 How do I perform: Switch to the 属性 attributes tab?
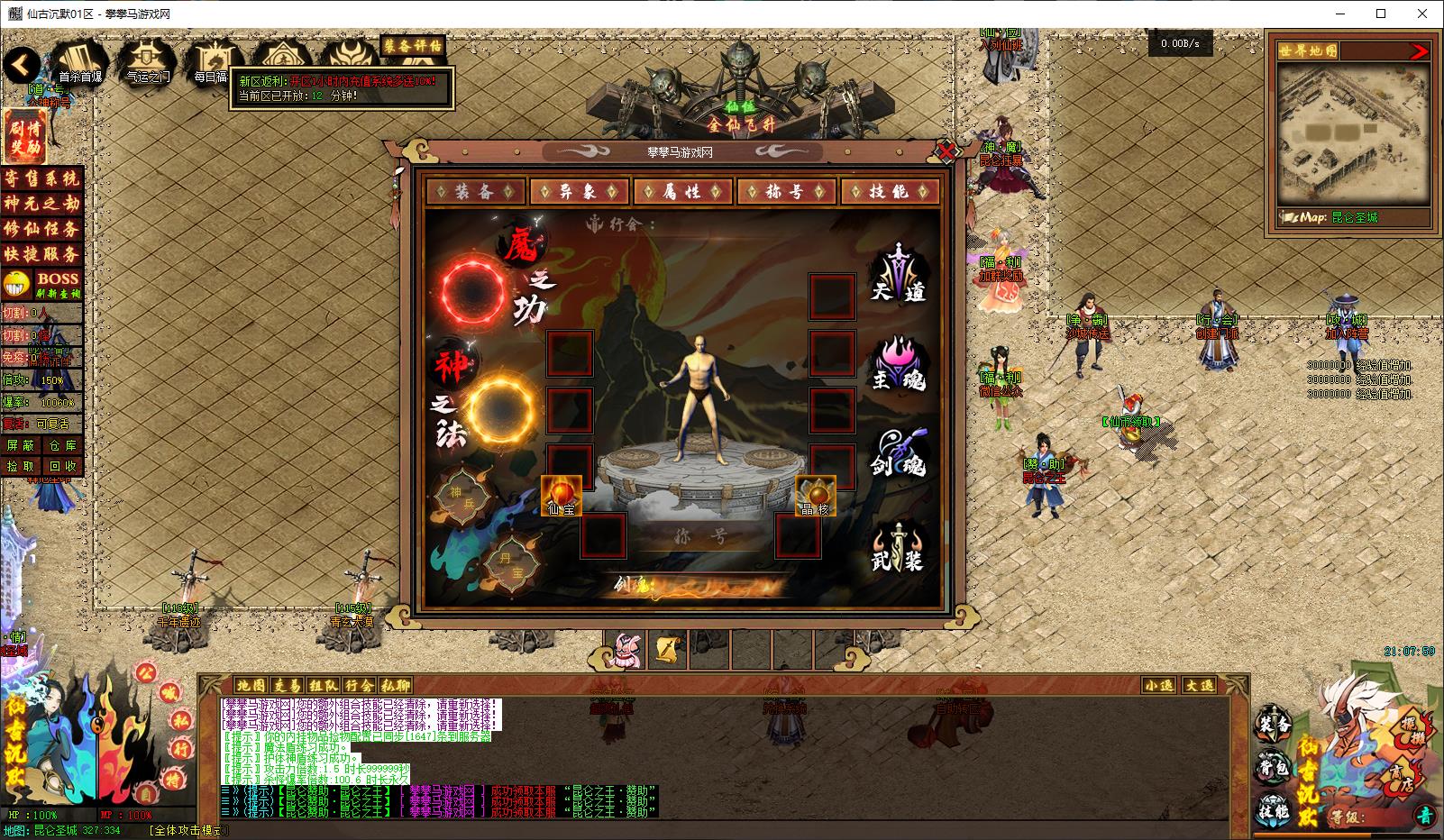(x=682, y=191)
